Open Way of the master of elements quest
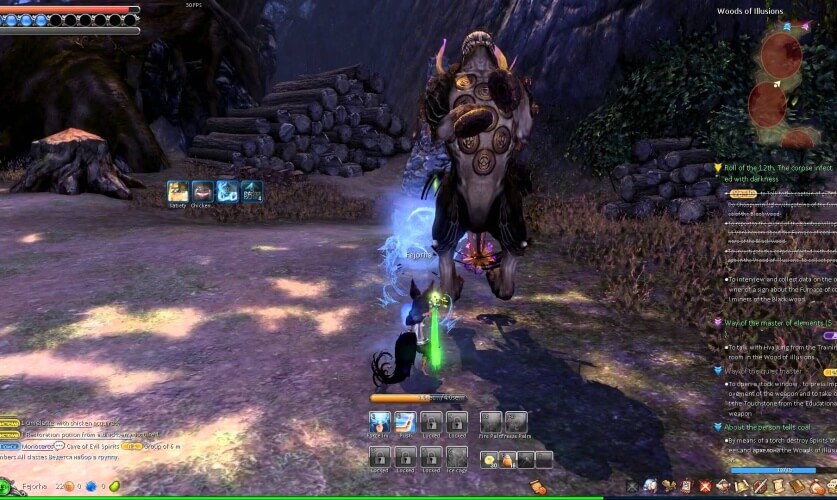837x500 pixels. click(x=774, y=323)
